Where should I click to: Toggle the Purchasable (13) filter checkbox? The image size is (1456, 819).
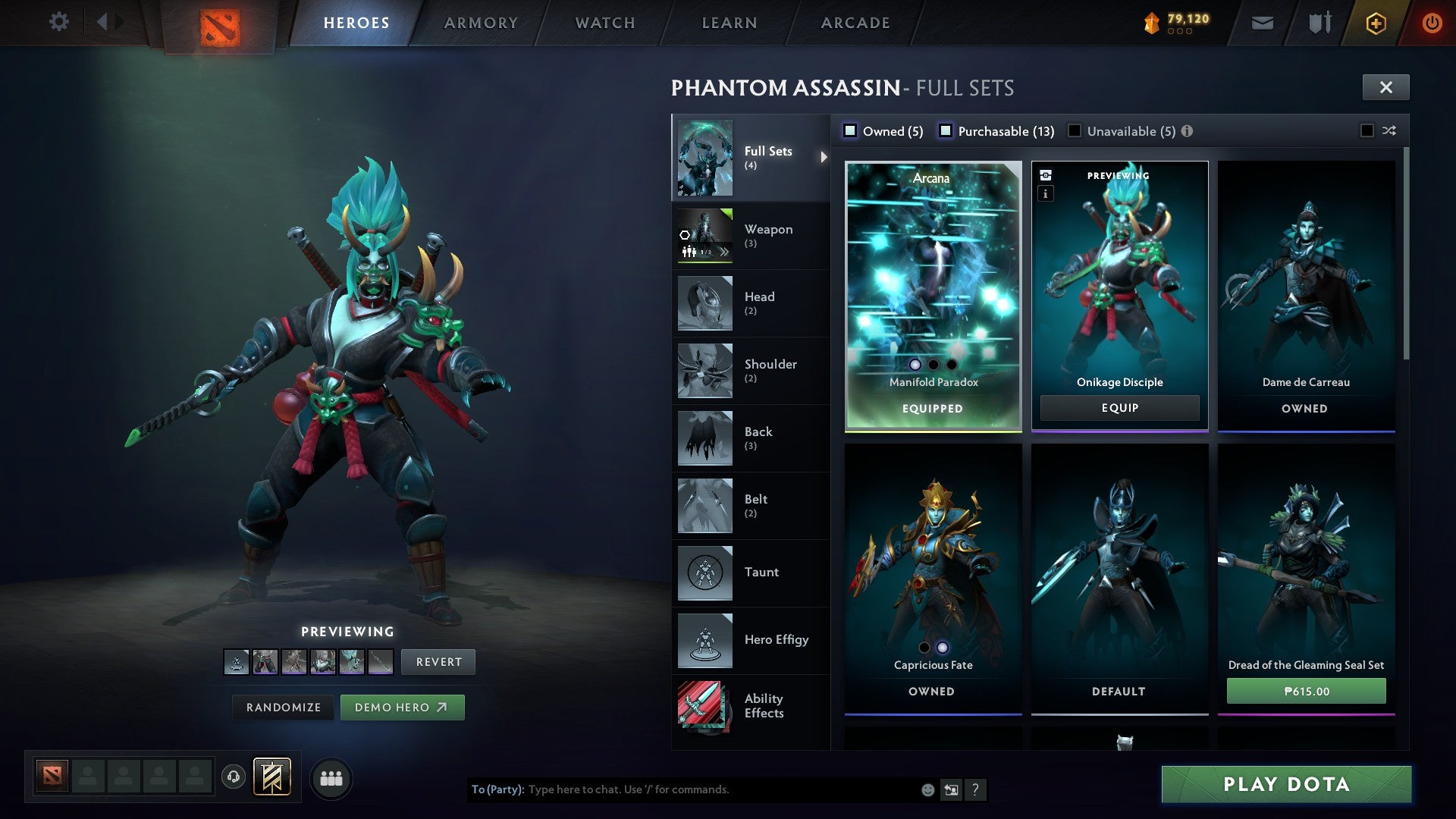tap(946, 130)
